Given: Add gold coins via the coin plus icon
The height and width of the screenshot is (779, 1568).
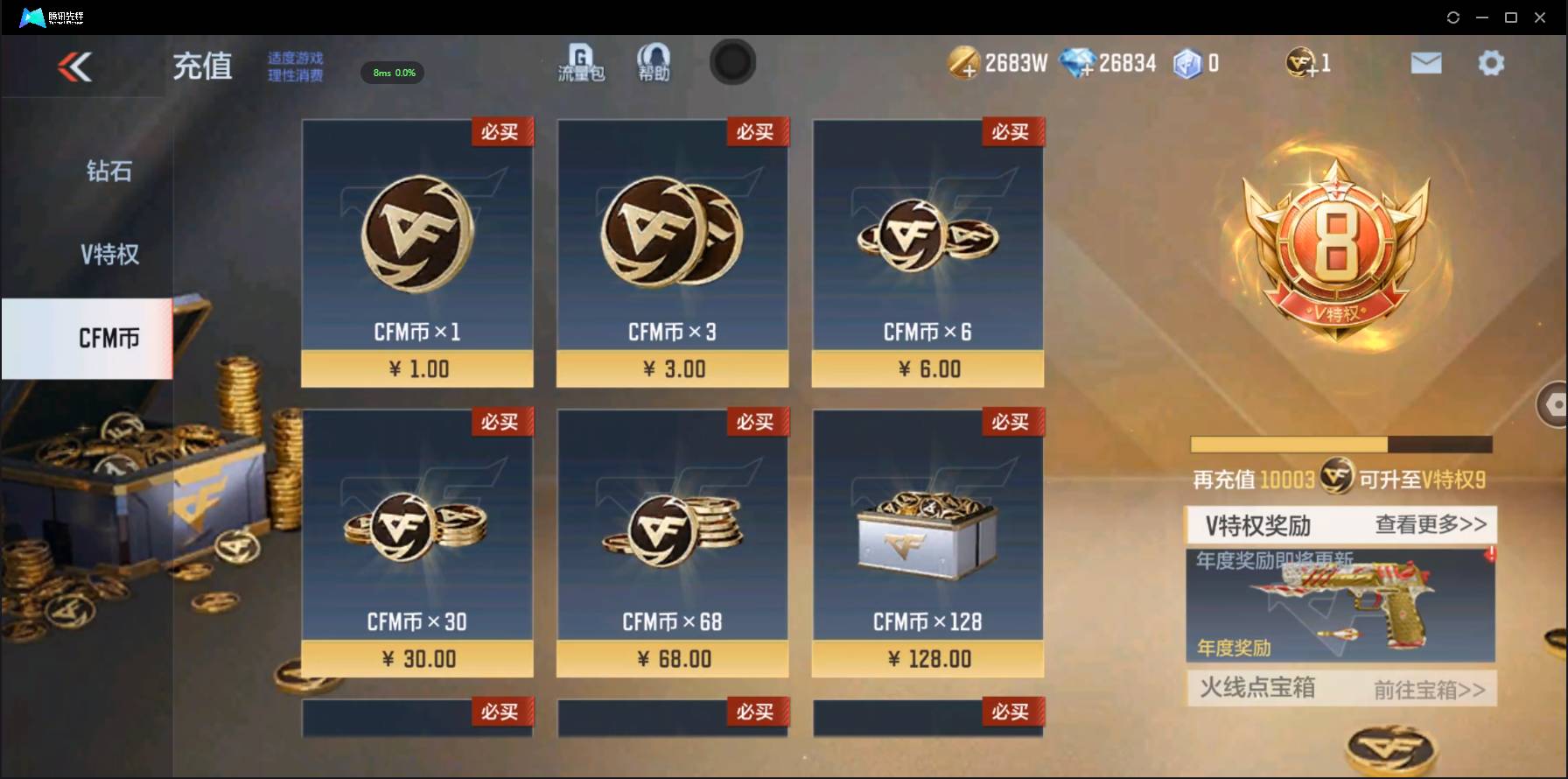Looking at the screenshot, I should point(964,62).
